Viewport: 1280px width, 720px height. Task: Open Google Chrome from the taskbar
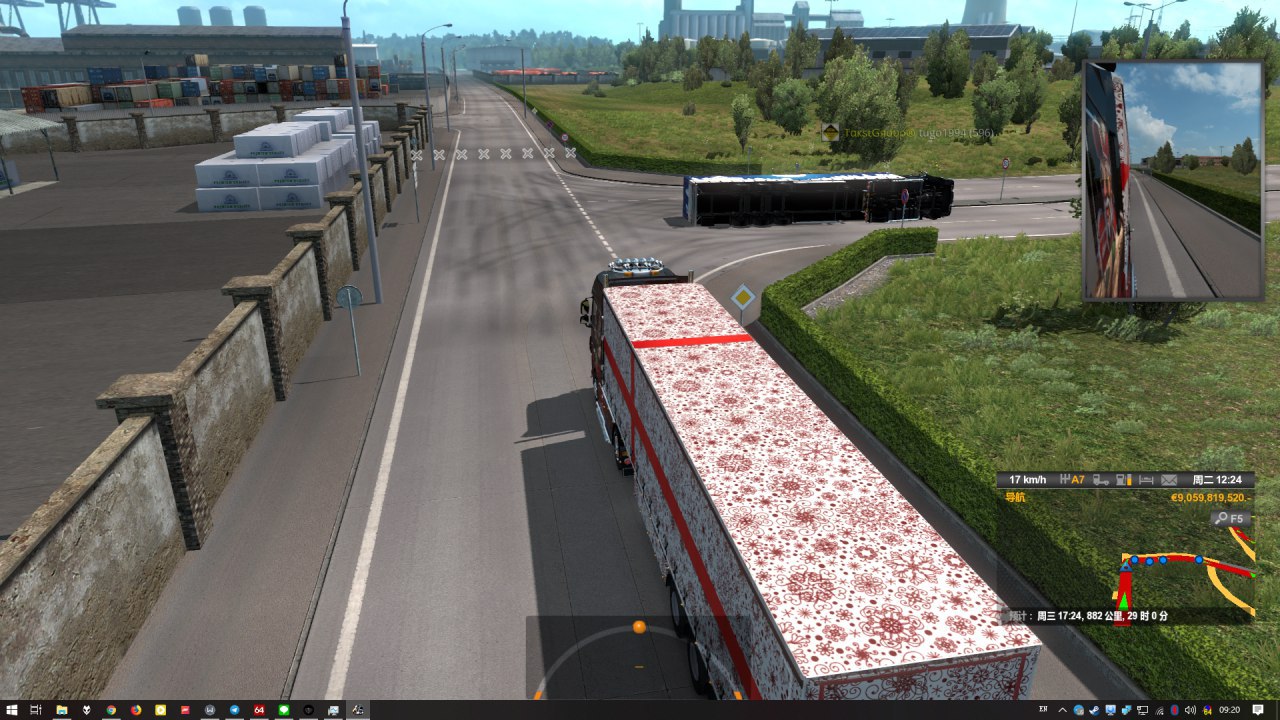pos(111,710)
